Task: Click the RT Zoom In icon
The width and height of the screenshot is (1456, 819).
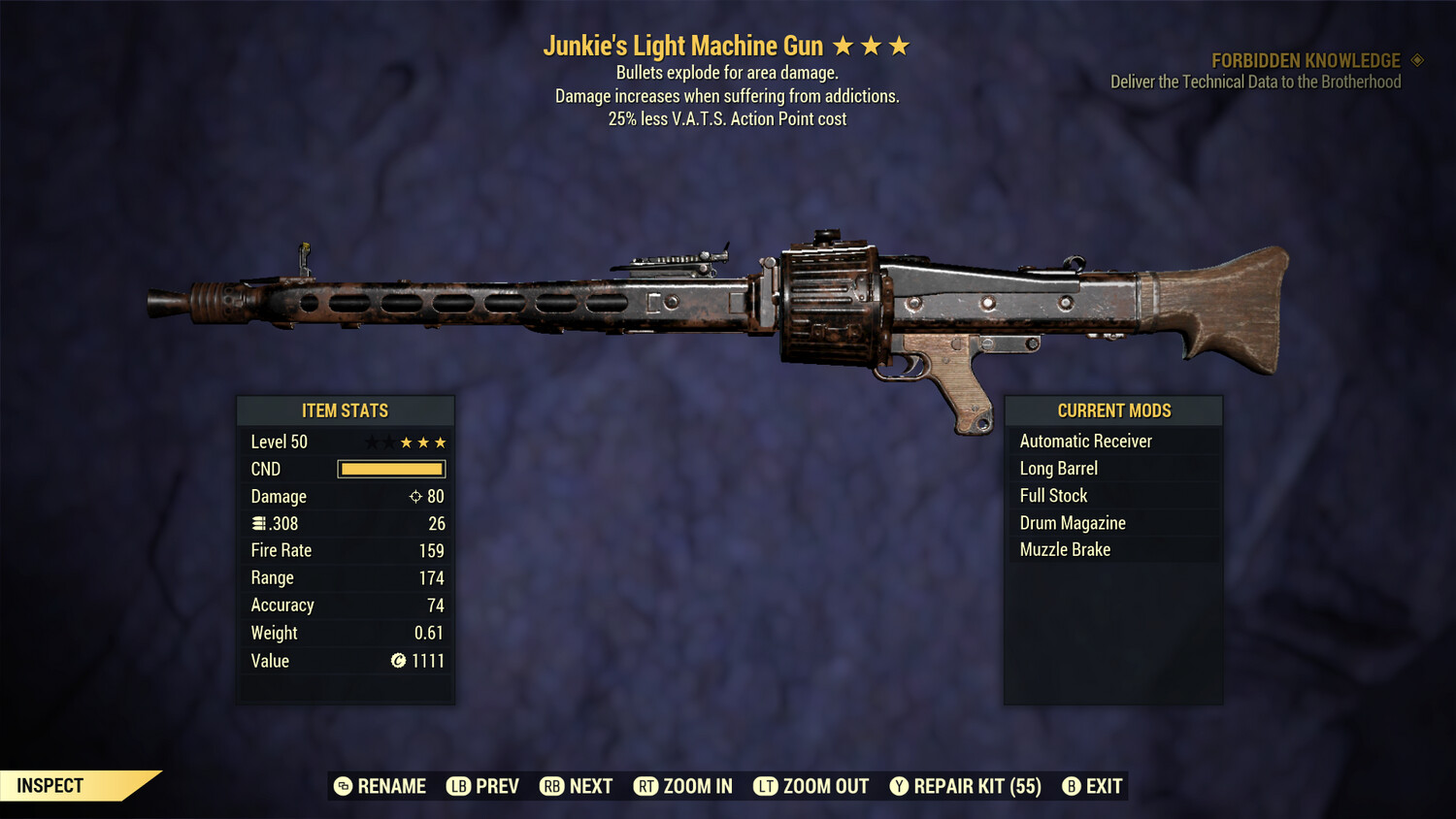Action: (646, 786)
